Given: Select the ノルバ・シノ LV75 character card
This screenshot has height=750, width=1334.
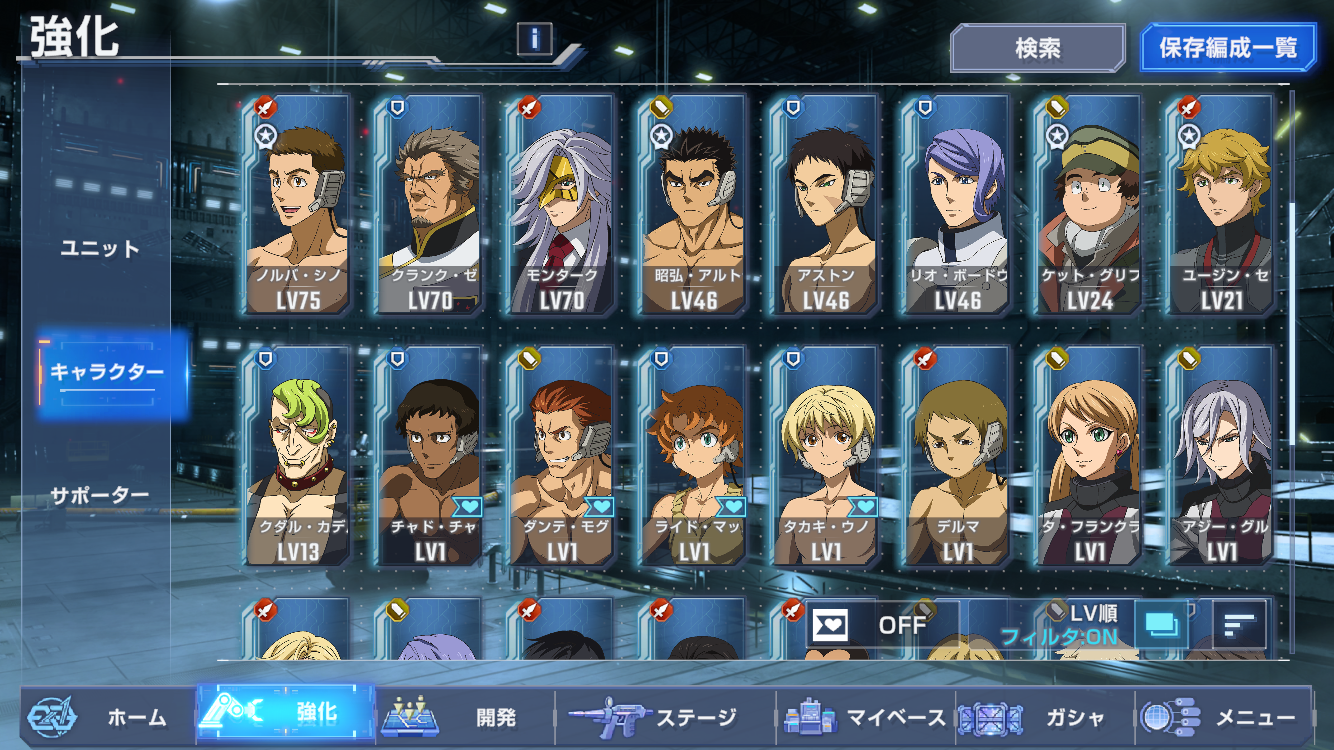Looking at the screenshot, I should pos(297,205).
